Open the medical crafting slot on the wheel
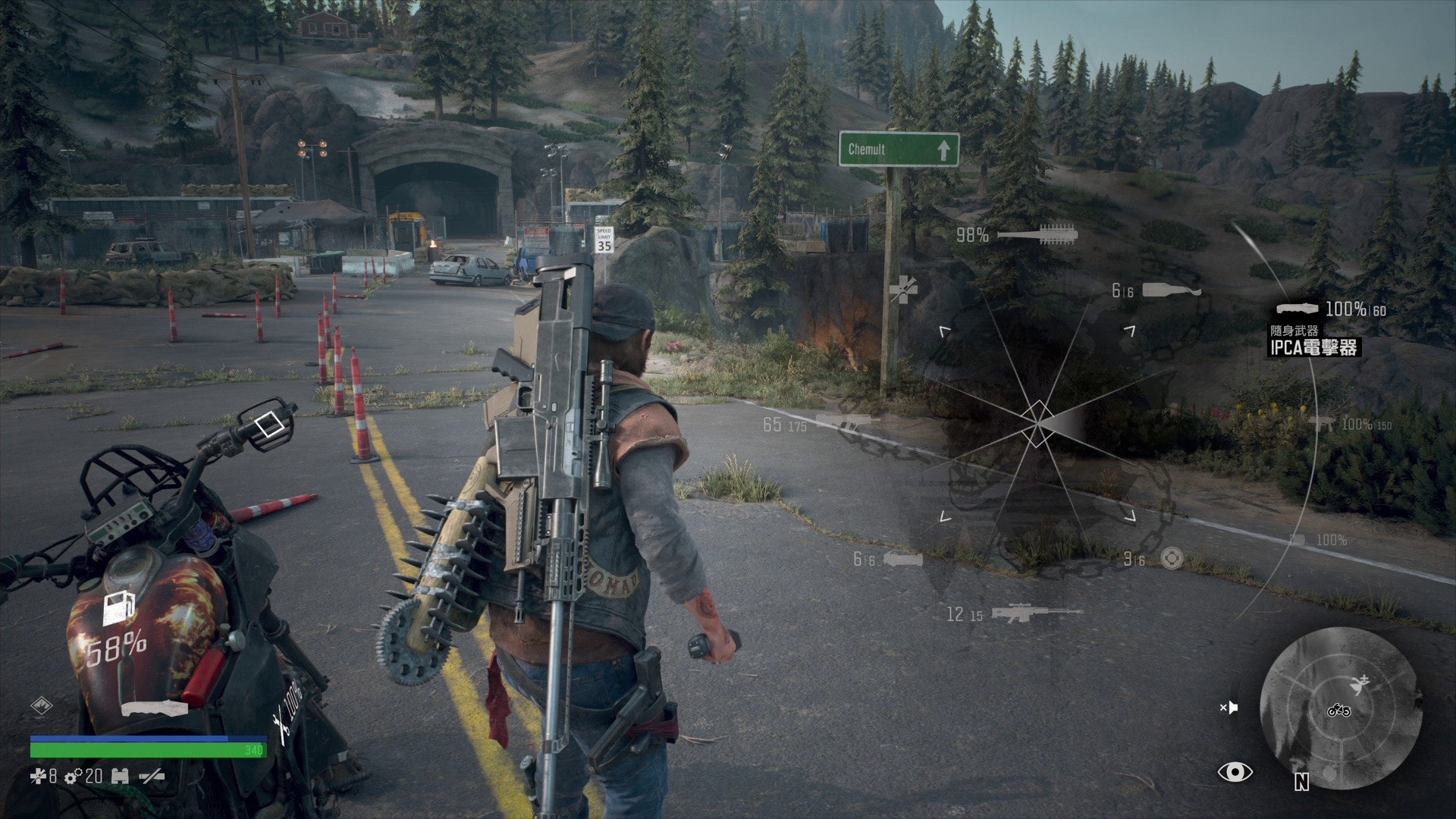The image size is (1456, 819). point(902,289)
